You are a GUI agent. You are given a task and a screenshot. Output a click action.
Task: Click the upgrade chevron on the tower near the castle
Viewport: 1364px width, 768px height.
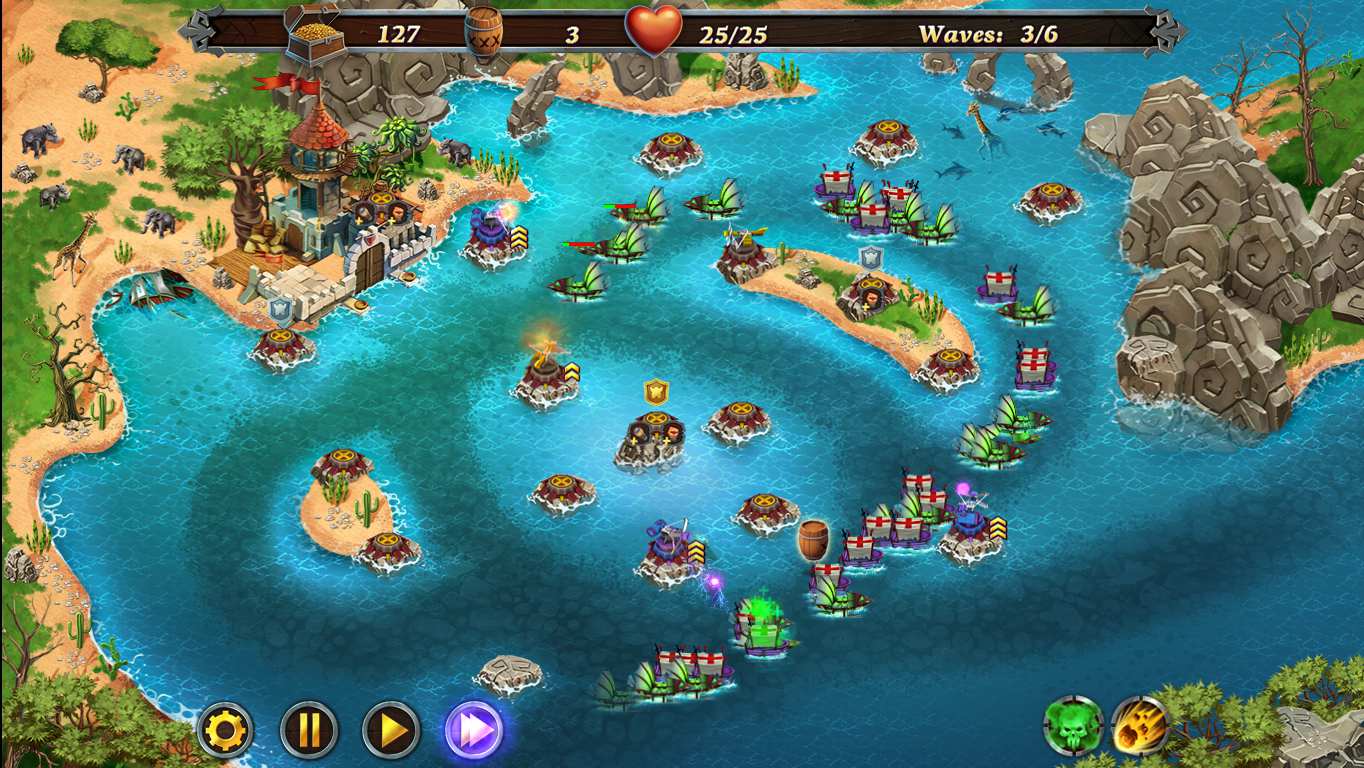click(x=521, y=238)
